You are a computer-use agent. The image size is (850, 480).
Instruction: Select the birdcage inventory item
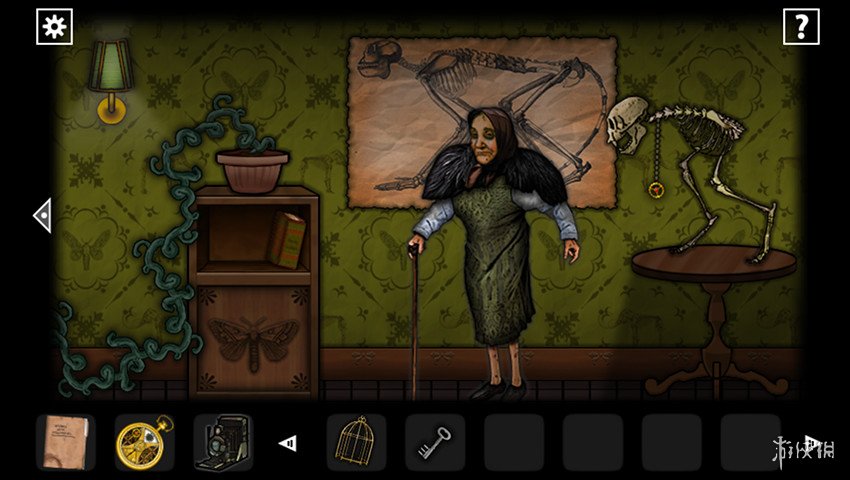click(356, 442)
